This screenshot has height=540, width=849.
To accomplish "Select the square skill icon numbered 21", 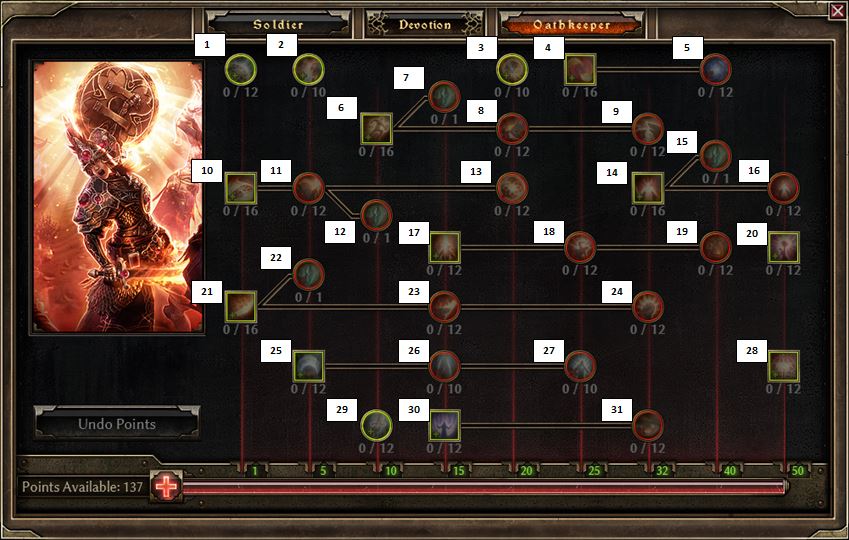I will 241,306.
